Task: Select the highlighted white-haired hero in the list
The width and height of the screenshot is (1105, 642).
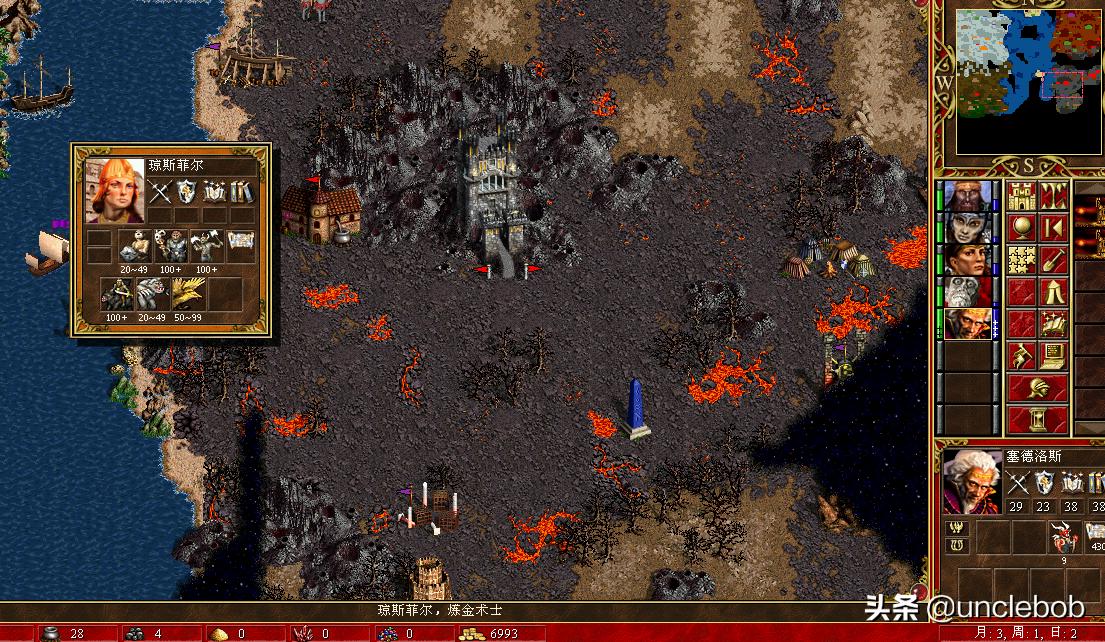Action: tap(968, 323)
